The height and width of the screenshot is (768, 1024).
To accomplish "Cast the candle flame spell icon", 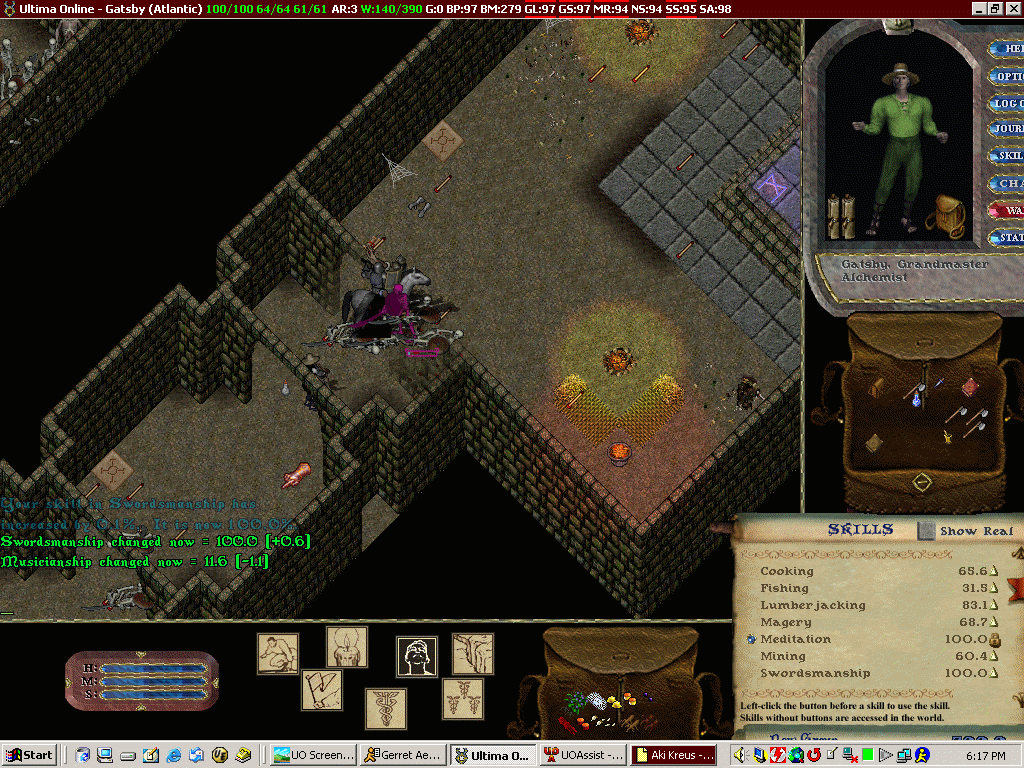I will point(346,647).
